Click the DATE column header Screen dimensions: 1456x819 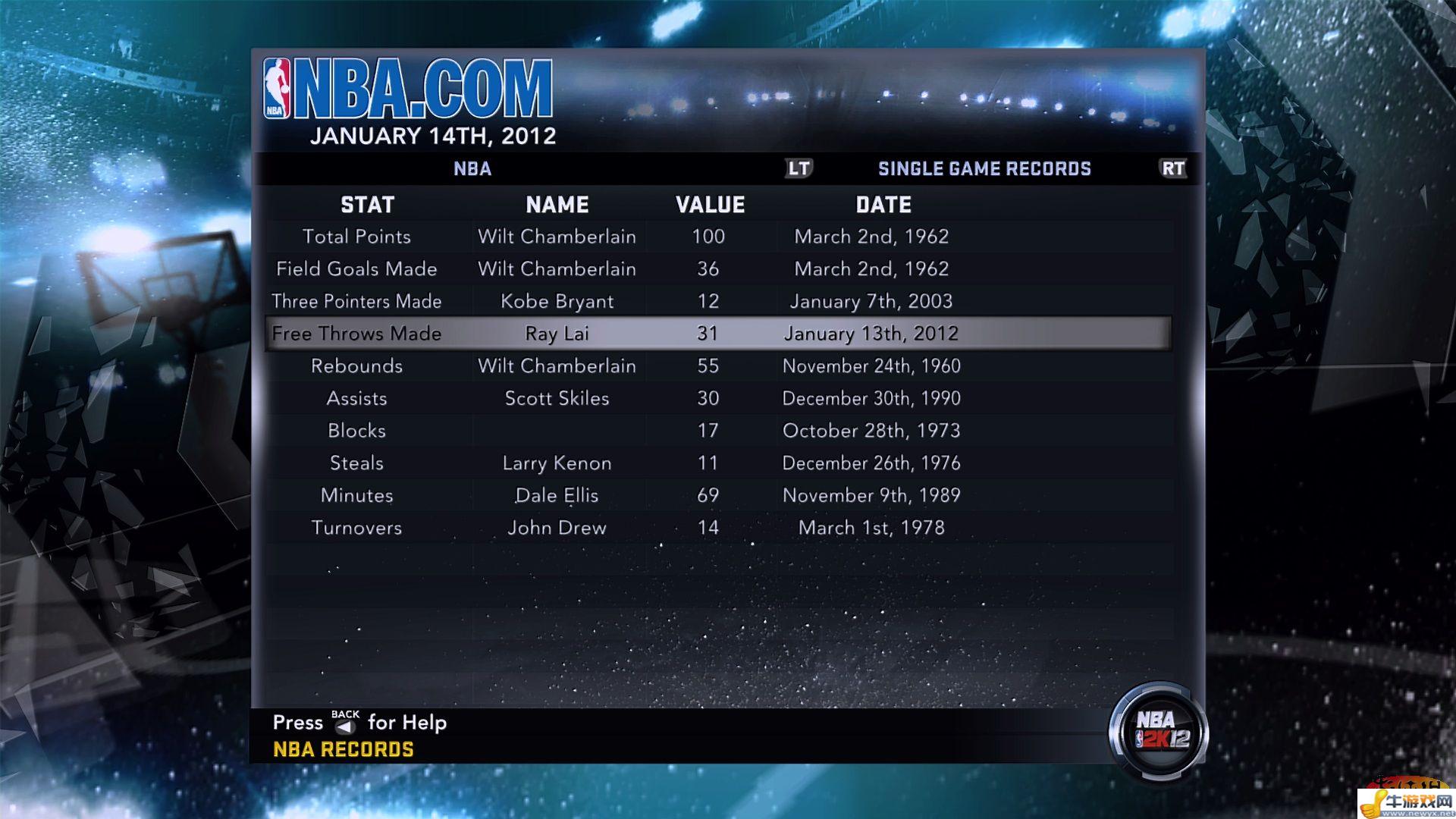coord(883,204)
